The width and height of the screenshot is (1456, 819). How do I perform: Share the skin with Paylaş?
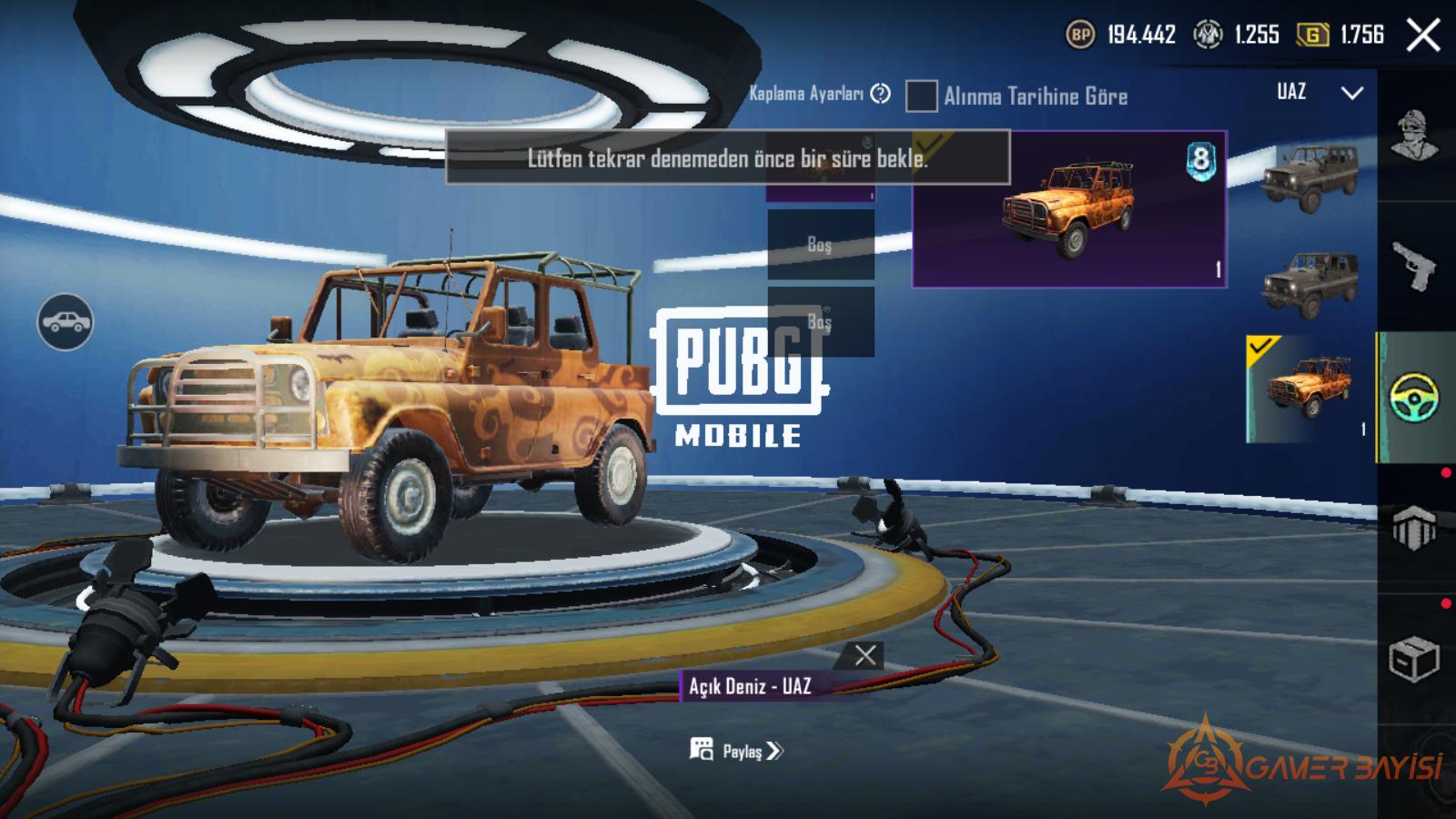[x=736, y=751]
